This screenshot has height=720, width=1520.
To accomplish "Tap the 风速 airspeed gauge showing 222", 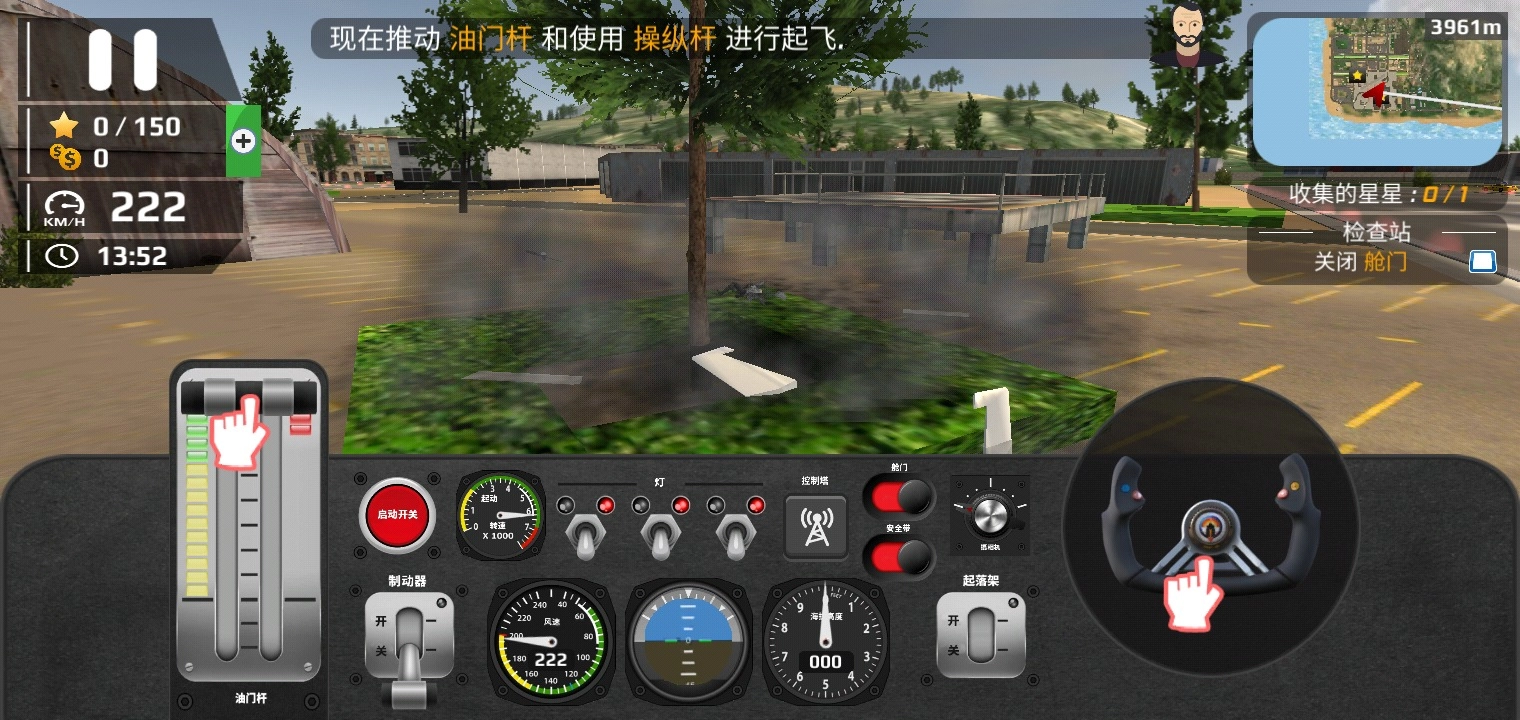I will click(x=551, y=640).
